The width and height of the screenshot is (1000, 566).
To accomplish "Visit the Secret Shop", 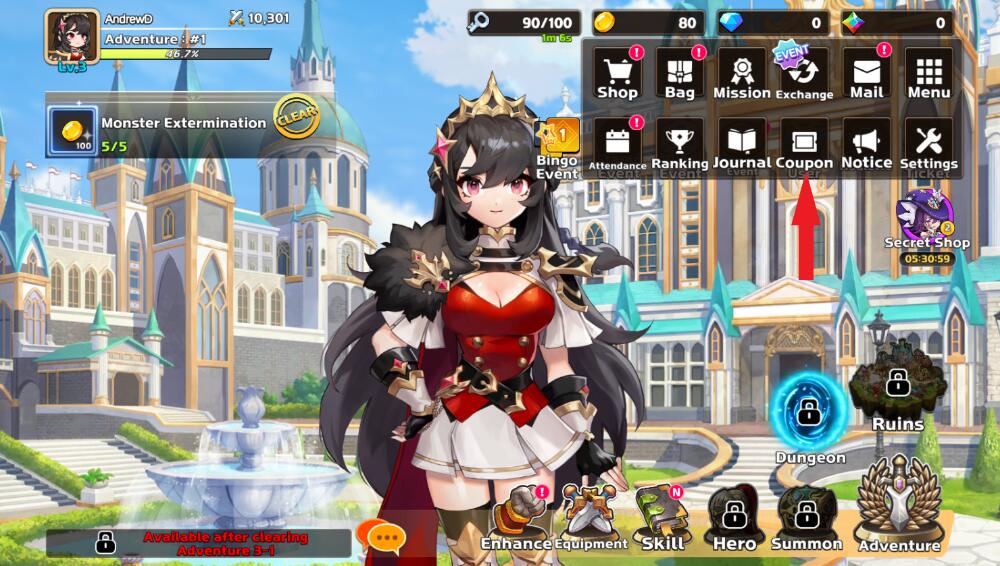I will pyautogui.click(x=926, y=220).
